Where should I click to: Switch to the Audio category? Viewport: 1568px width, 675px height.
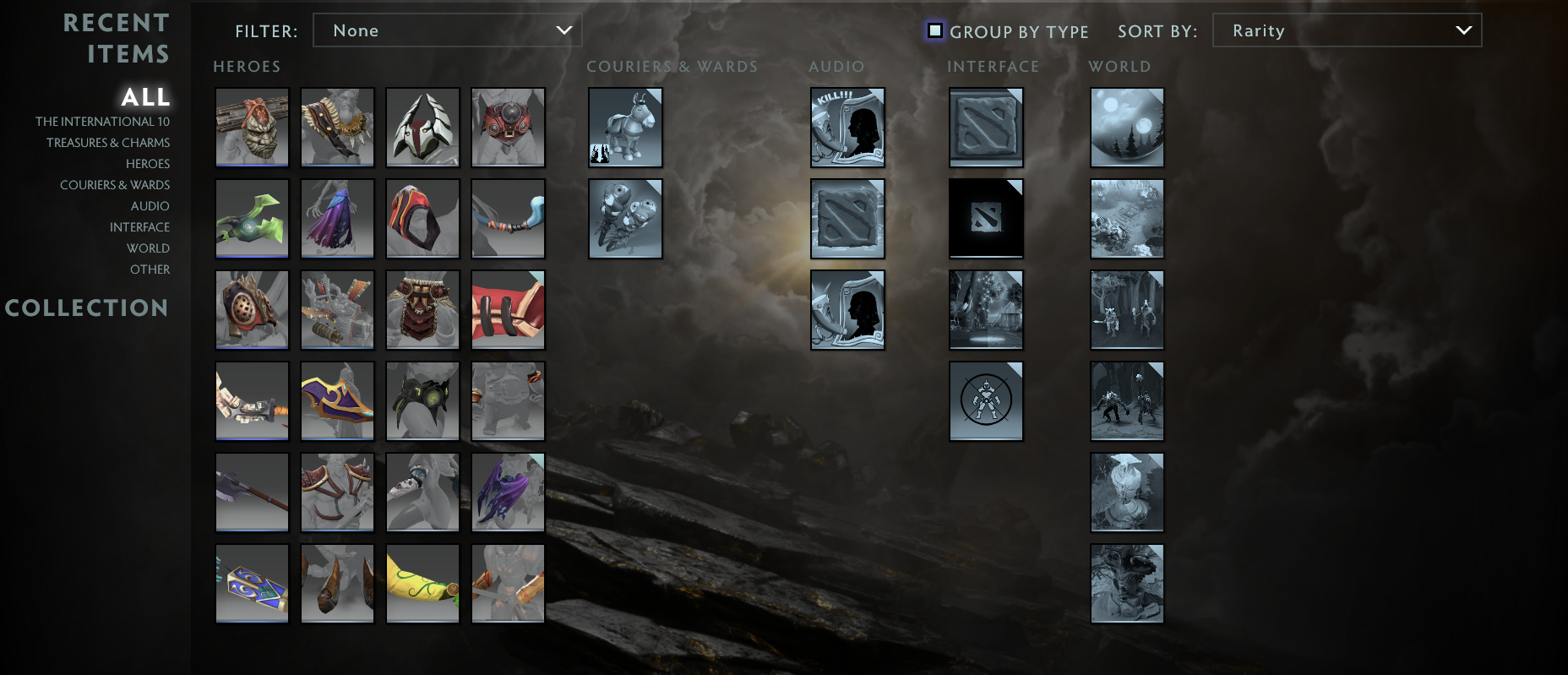point(149,205)
